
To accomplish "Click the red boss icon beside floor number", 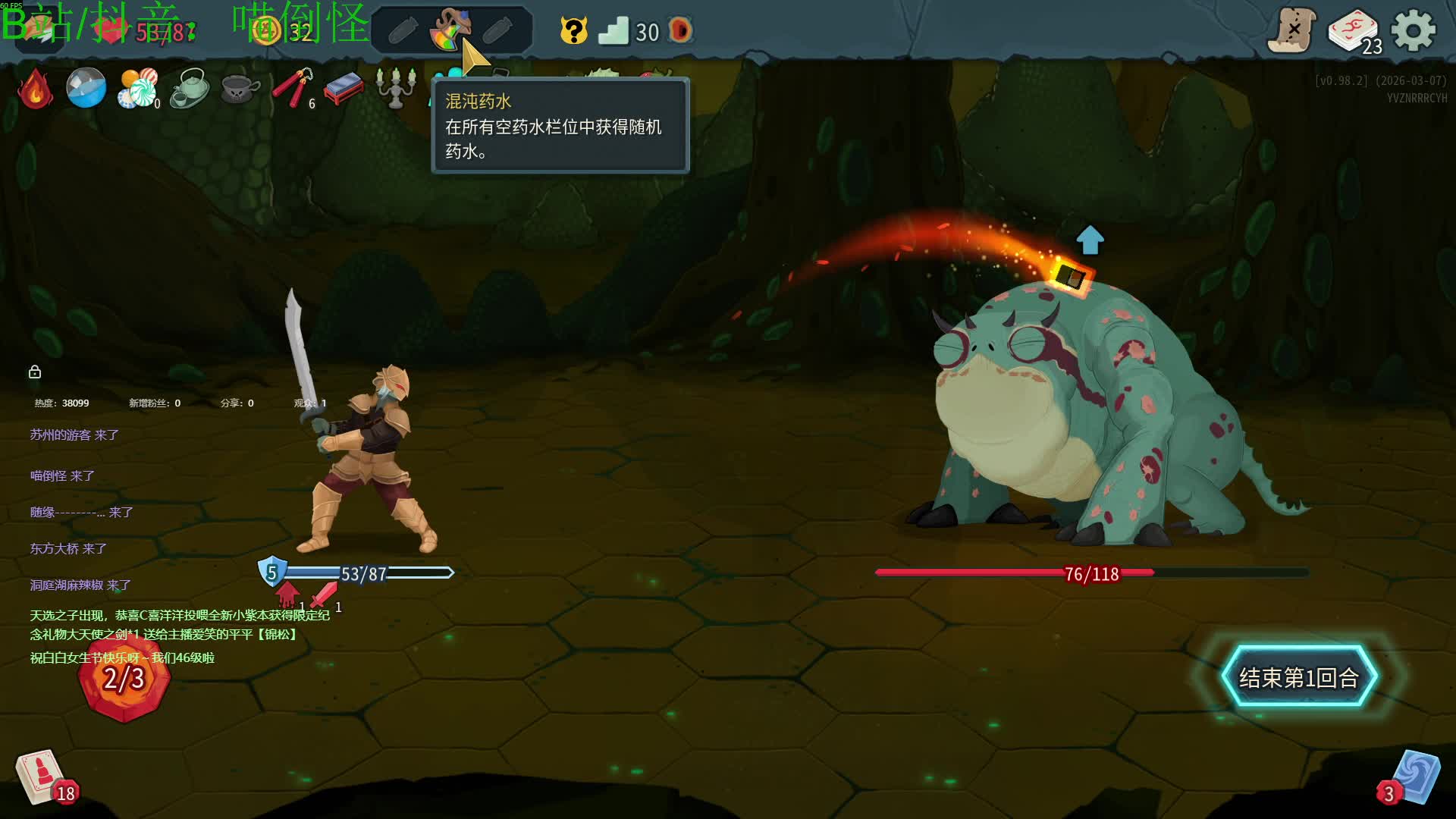I will click(681, 31).
